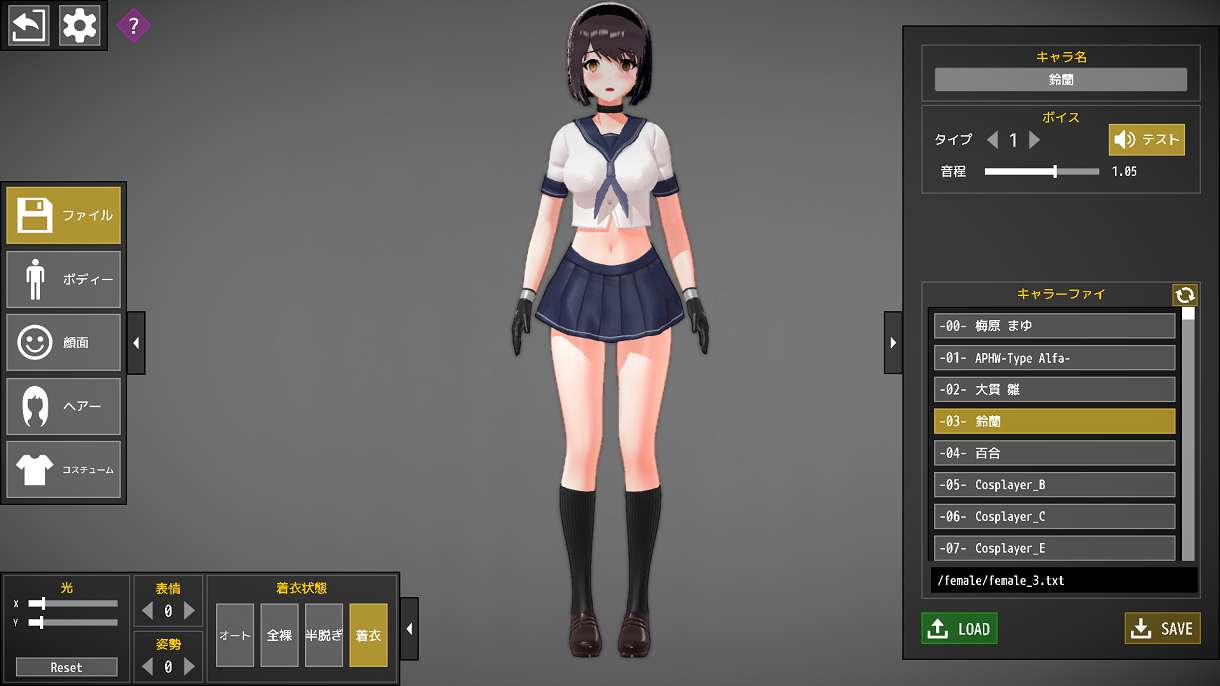This screenshot has width=1220, height=686.
Task: Load the selected character with LOAD
Action: (959, 628)
